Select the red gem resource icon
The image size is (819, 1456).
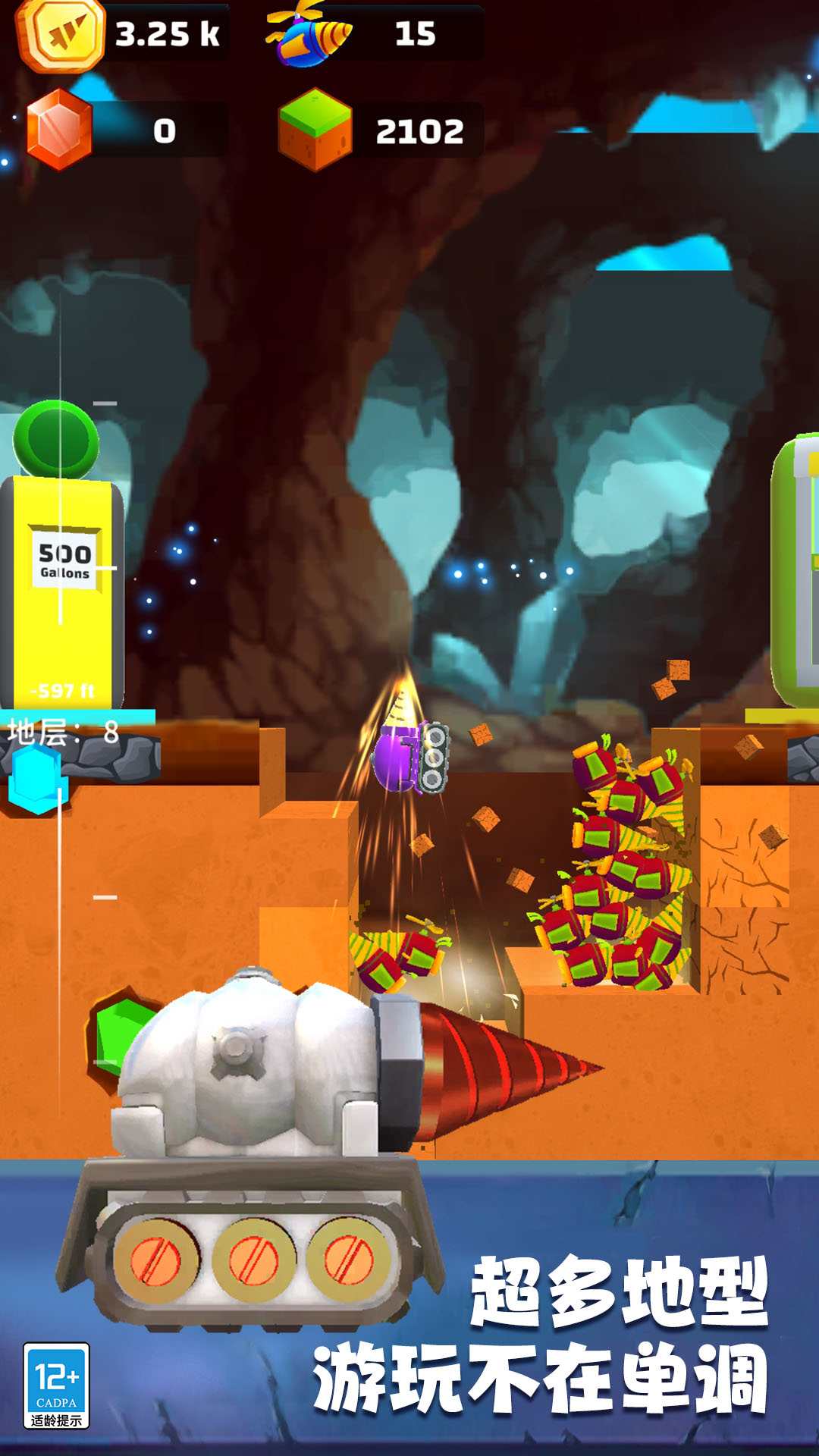click(59, 130)
